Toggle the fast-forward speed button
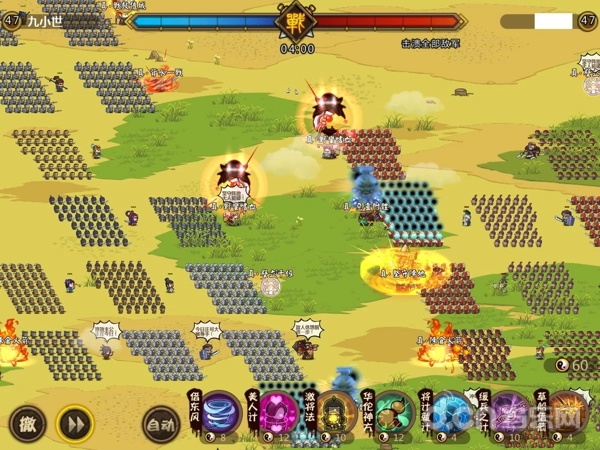The image size is (600, 450). pyautogui.click(x=72, y=422)
